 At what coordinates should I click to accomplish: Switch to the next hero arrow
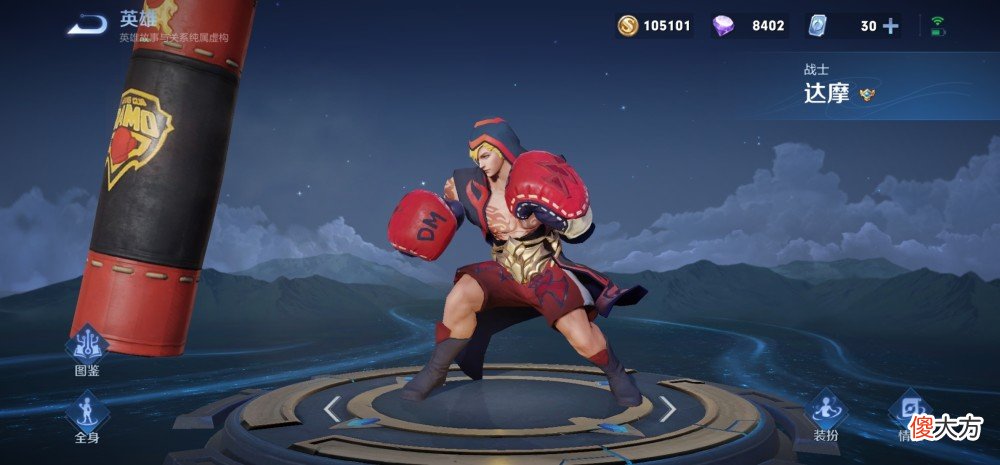point(667,408)
